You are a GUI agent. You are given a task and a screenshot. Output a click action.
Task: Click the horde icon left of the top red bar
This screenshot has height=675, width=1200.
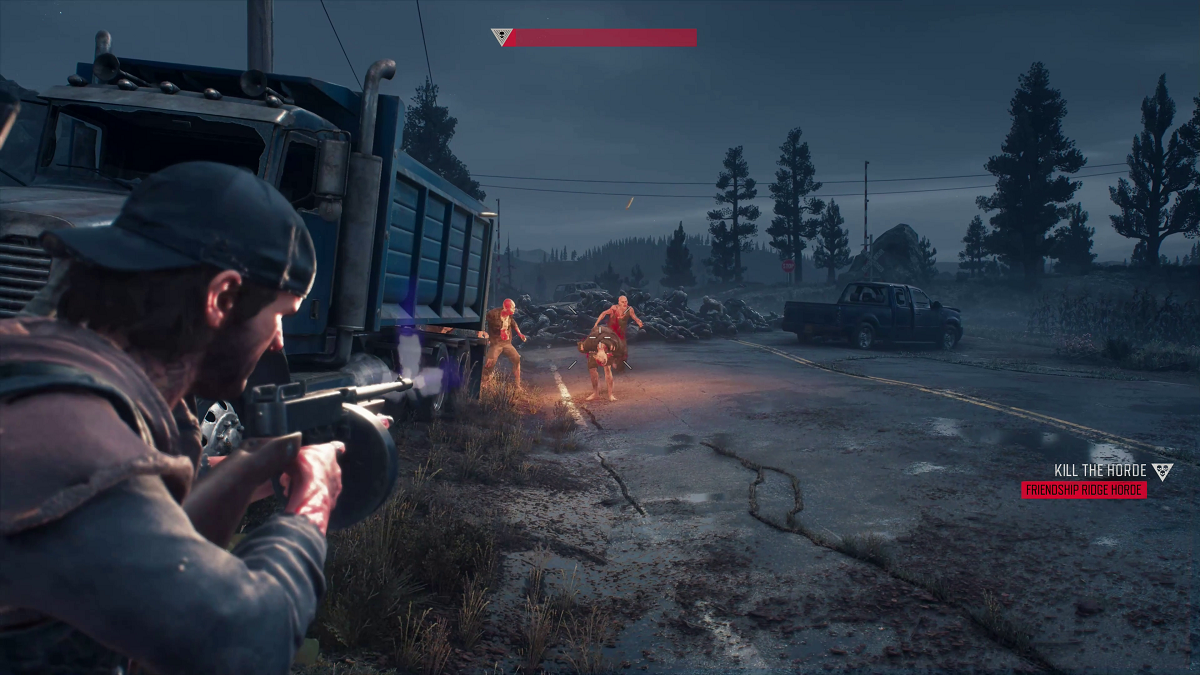point(501,38)
